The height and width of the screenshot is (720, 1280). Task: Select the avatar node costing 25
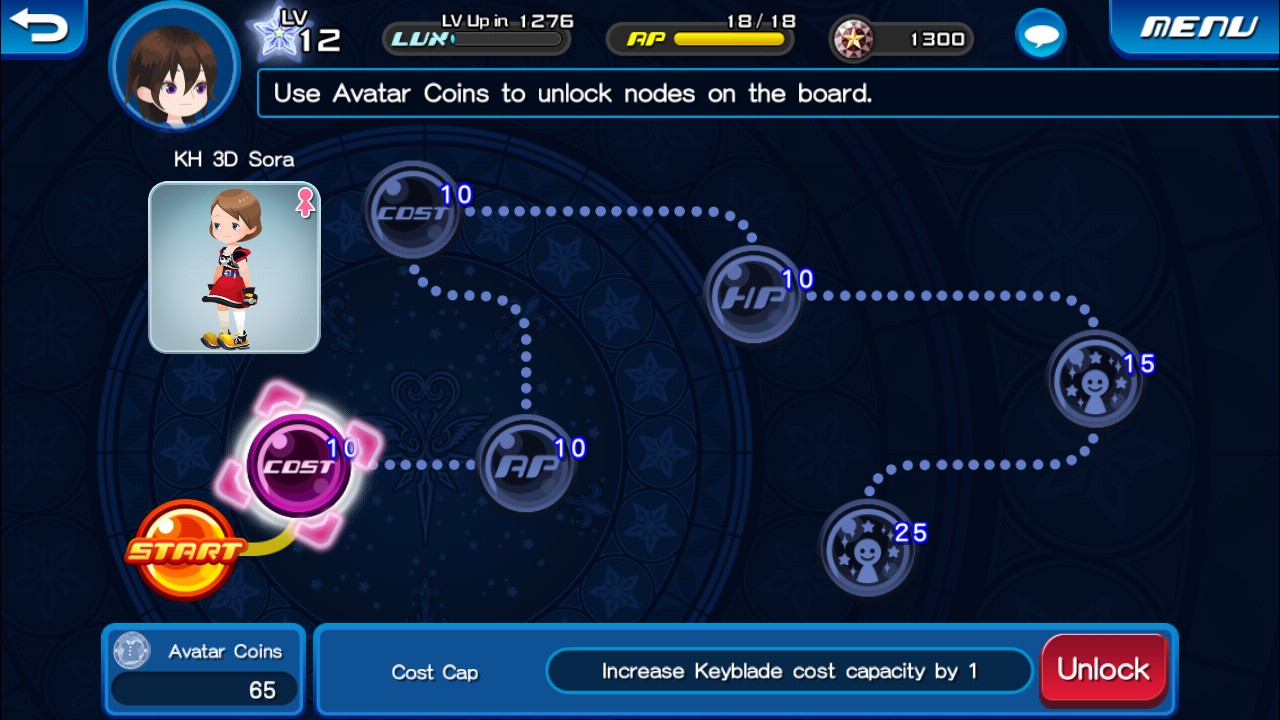point(867,548)
